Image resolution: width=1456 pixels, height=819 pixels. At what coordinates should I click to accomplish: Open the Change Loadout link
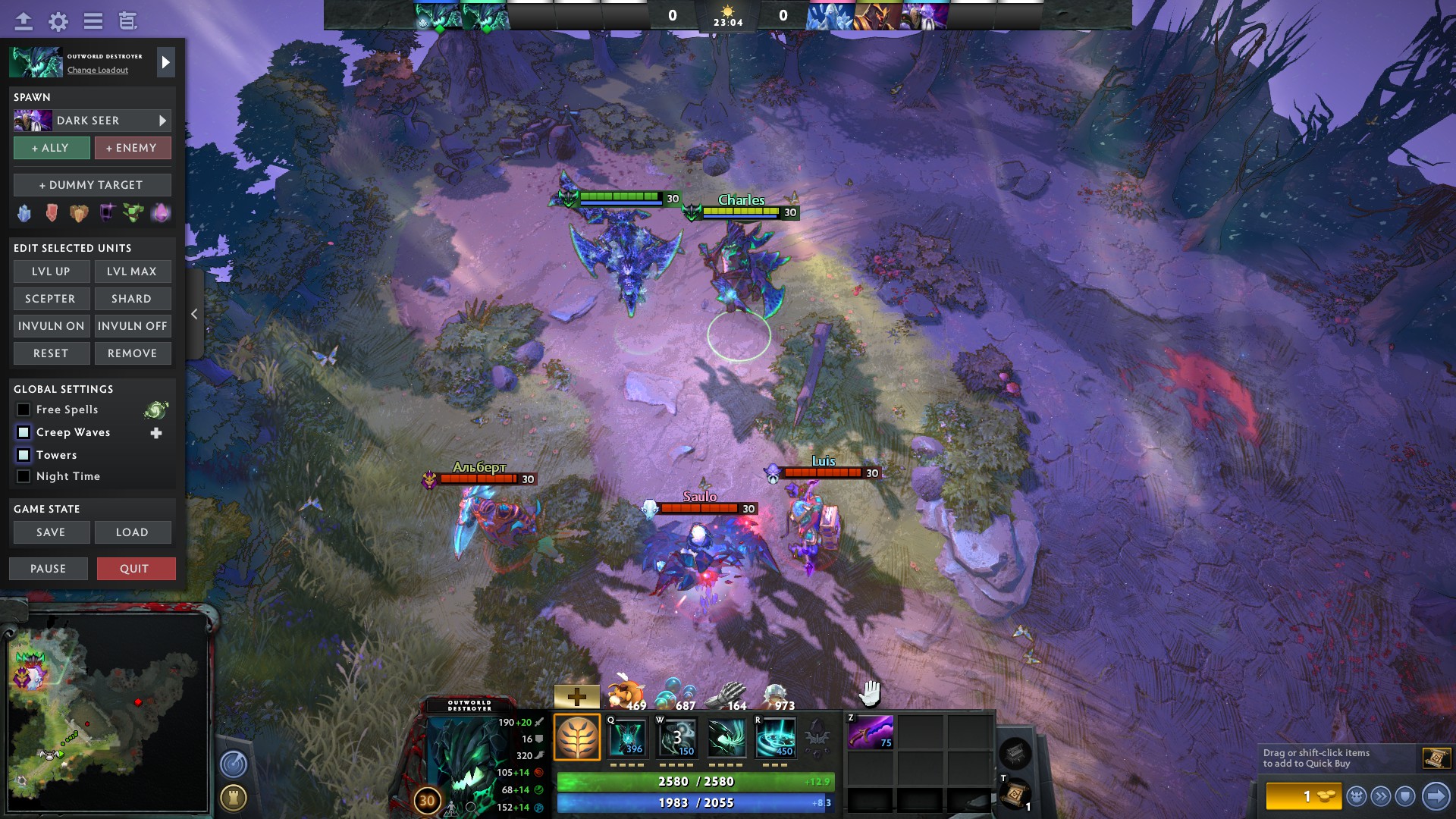(98, 70)
